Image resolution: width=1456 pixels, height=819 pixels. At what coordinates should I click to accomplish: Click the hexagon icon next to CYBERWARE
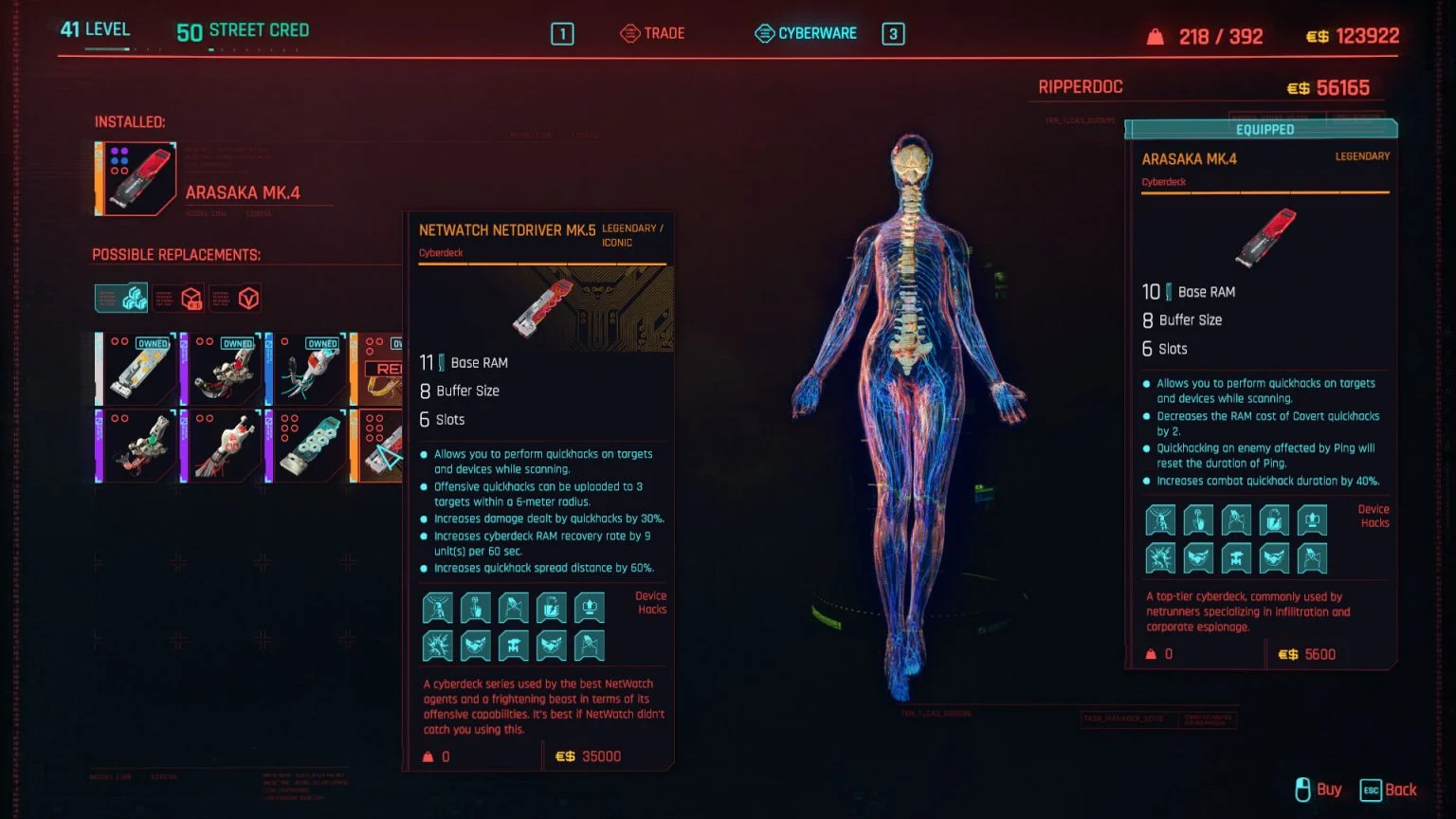(x=764, y=32)
